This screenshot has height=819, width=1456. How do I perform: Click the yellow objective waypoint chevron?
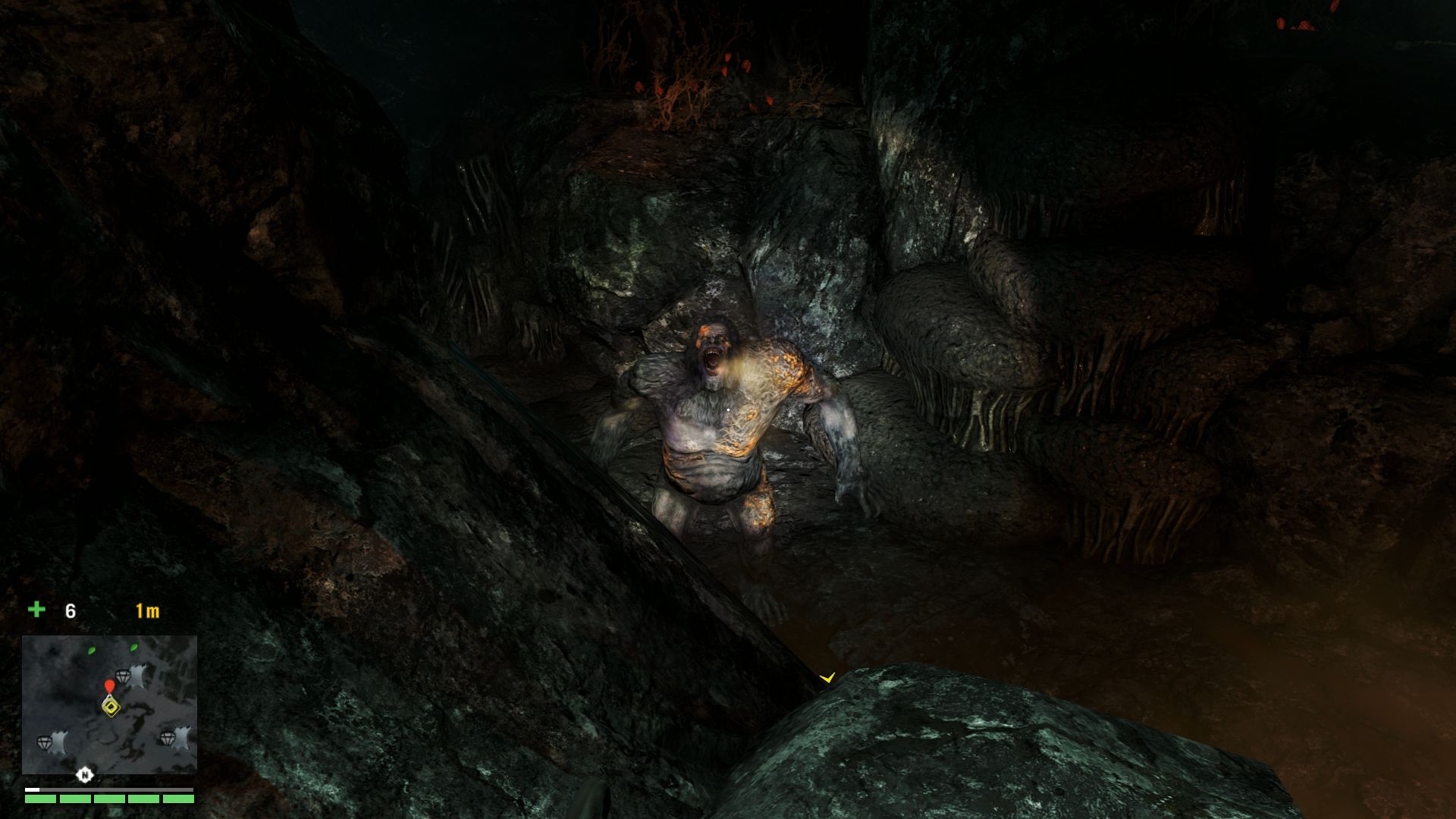pyautogui.click(x=827, y=676)
